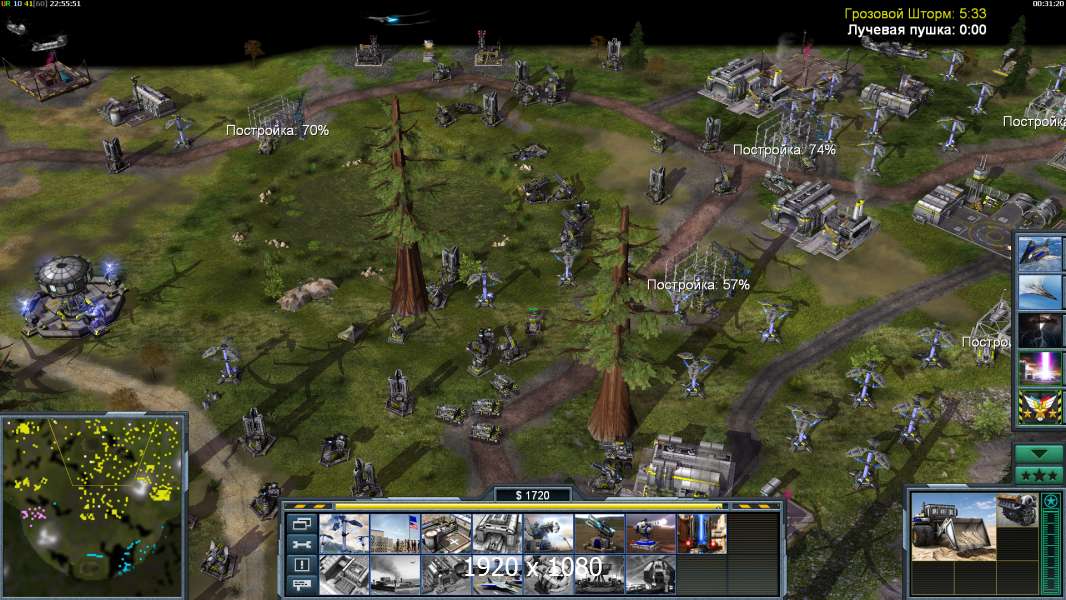Select the wind turbine power plant build icon
This screenshot has height=600, width=1066.
(x=345, y=533)
